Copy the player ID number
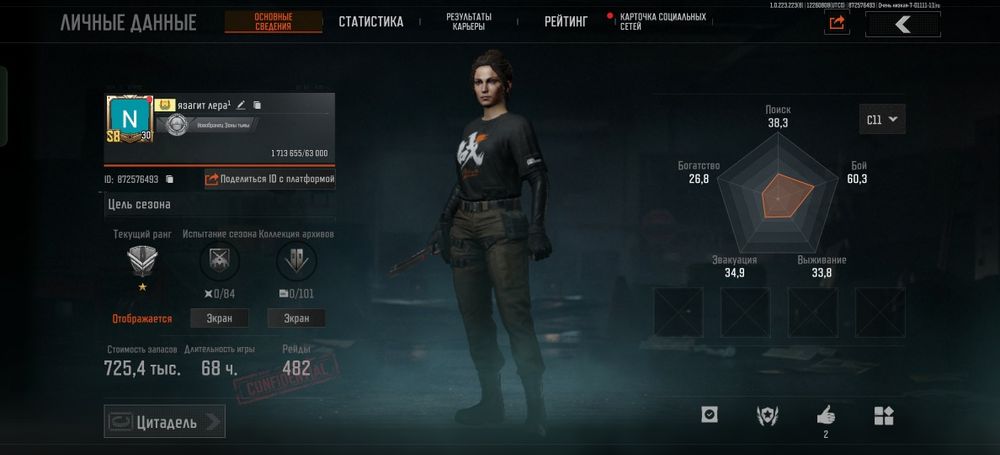Image resolution: width=1000 pixels, height=455 pixels. [169, 179]
